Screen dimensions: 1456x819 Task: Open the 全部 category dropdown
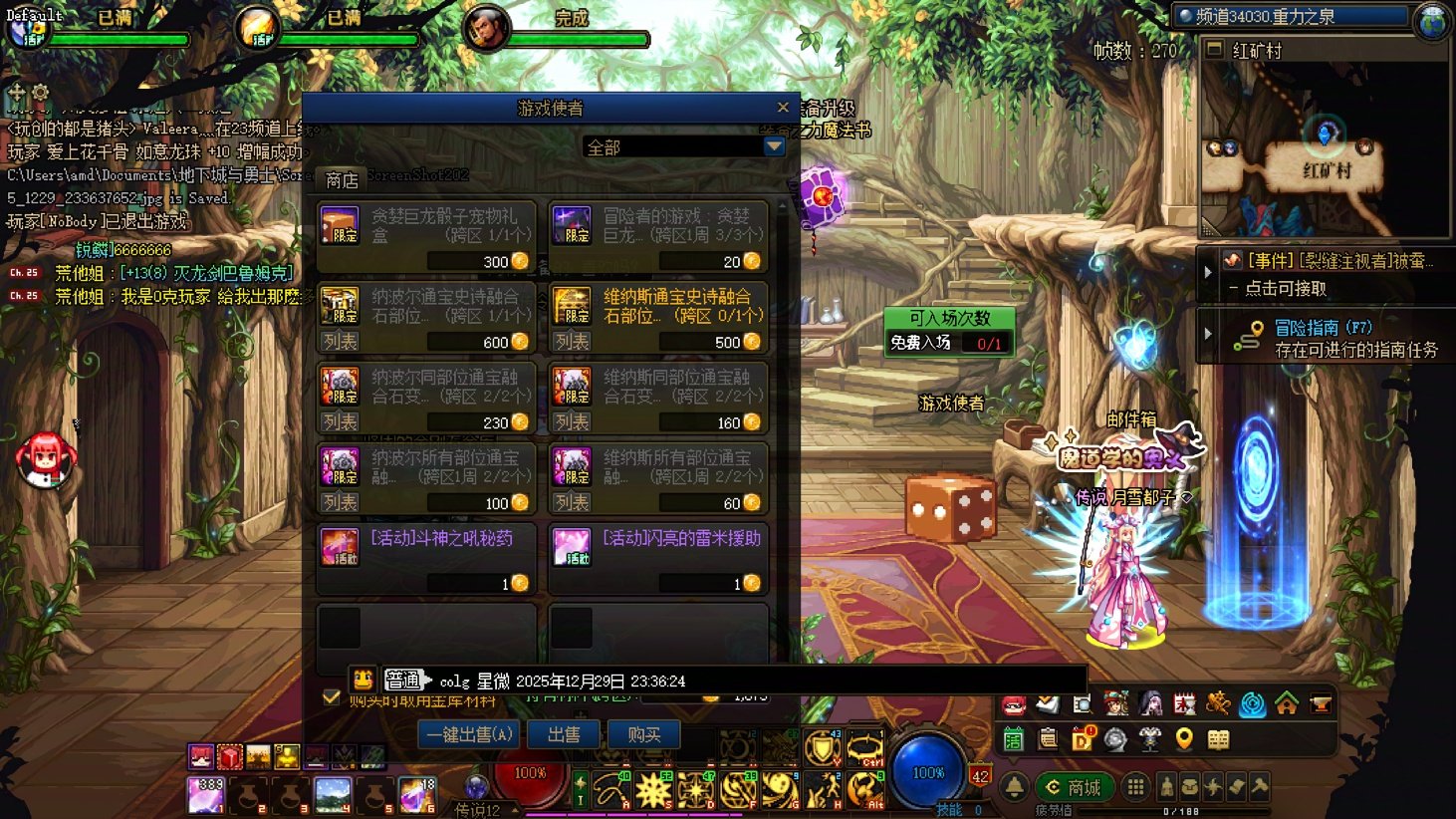pos(774,147)
